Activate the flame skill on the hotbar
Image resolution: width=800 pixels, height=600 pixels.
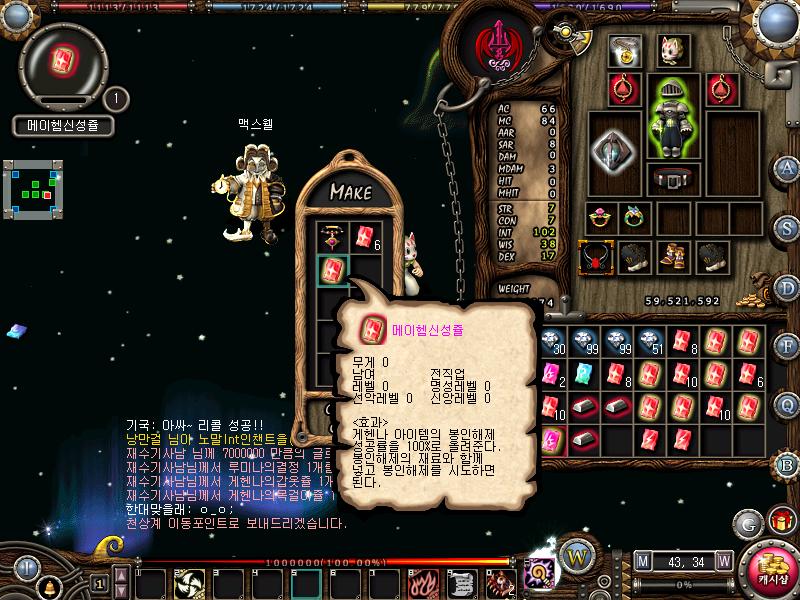tap(423, 582)
